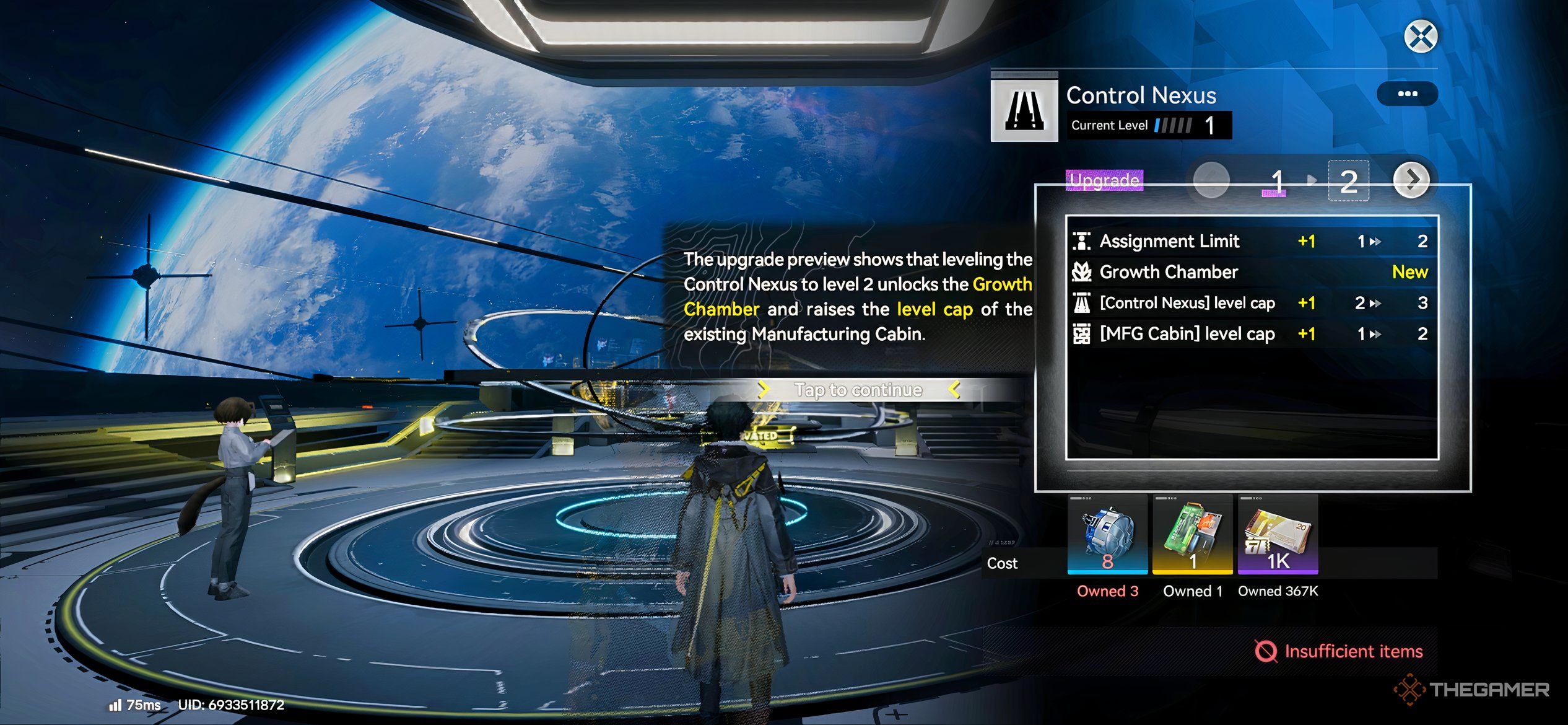Inspect the blue canister cost item
1568x725 pixels.
click(1107, 534)
